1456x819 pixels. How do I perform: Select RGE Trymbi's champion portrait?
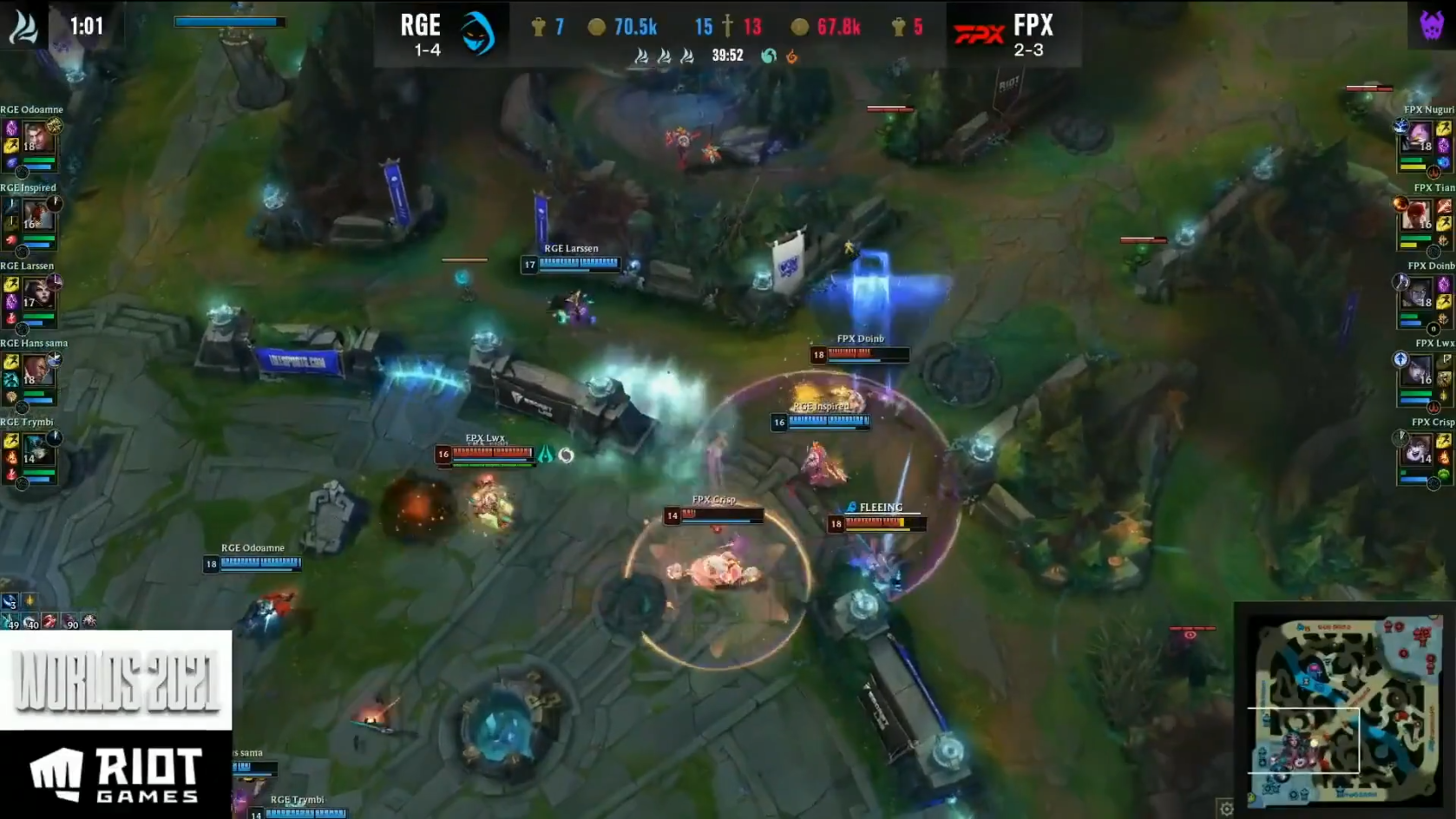[x=36, y=449]
